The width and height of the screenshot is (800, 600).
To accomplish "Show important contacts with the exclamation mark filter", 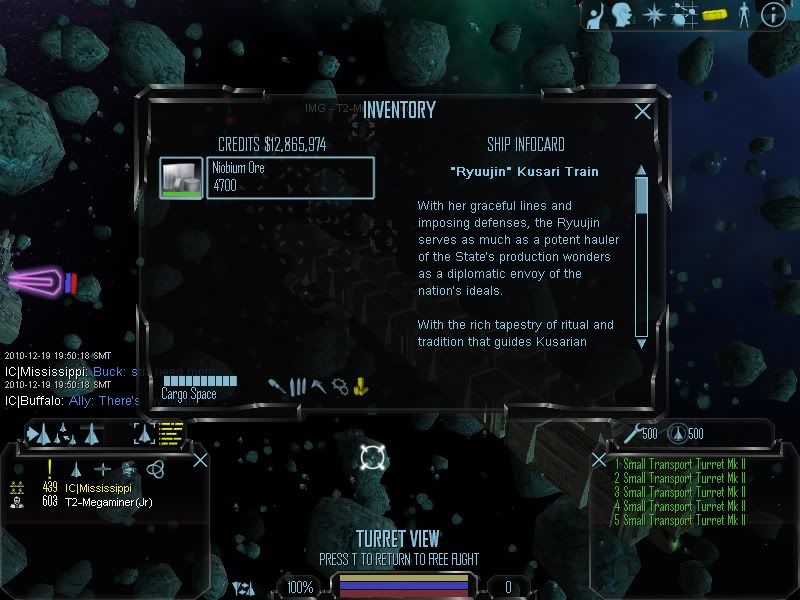I will pyautogui.click(x=49, y=469).
